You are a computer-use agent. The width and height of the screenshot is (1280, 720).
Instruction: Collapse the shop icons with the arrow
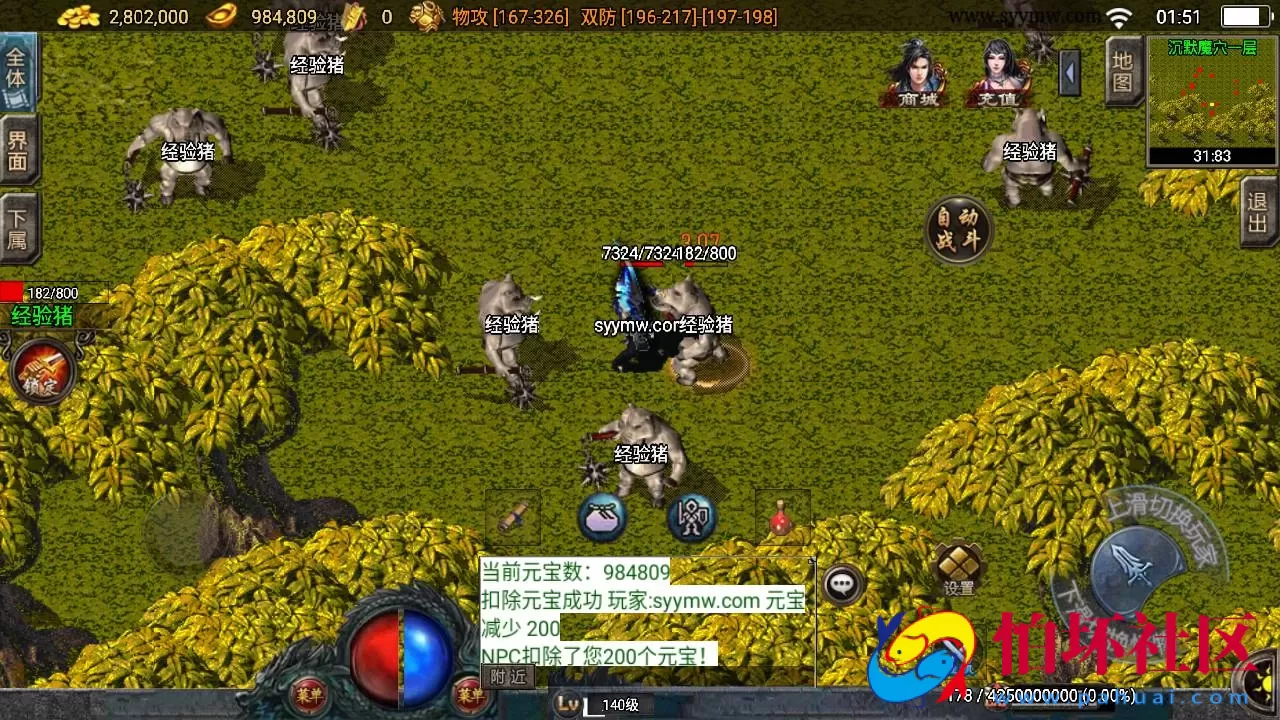coord(1069,75)
